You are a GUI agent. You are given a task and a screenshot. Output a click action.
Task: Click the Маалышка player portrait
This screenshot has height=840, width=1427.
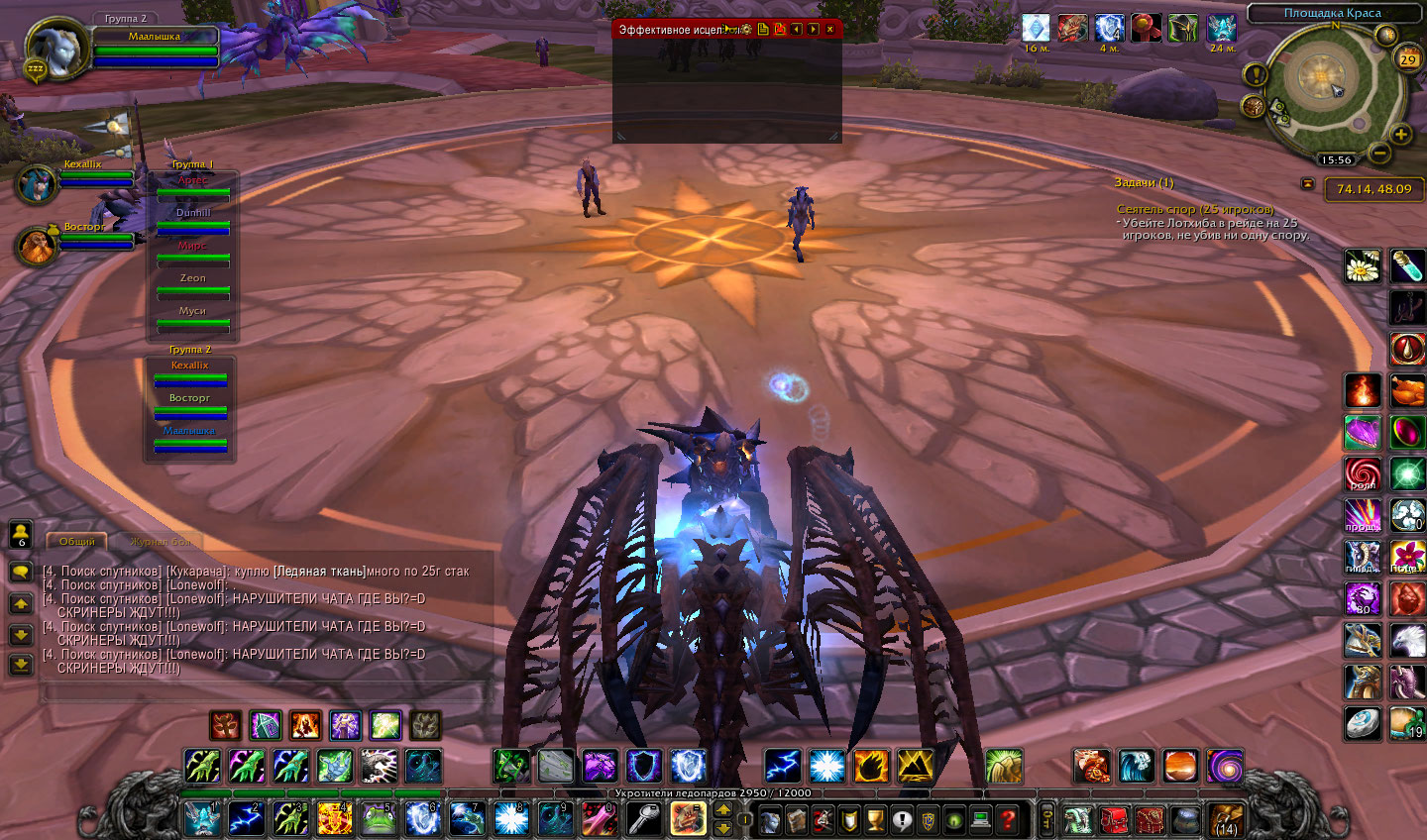pyautogui.click(x=55, y=50)
